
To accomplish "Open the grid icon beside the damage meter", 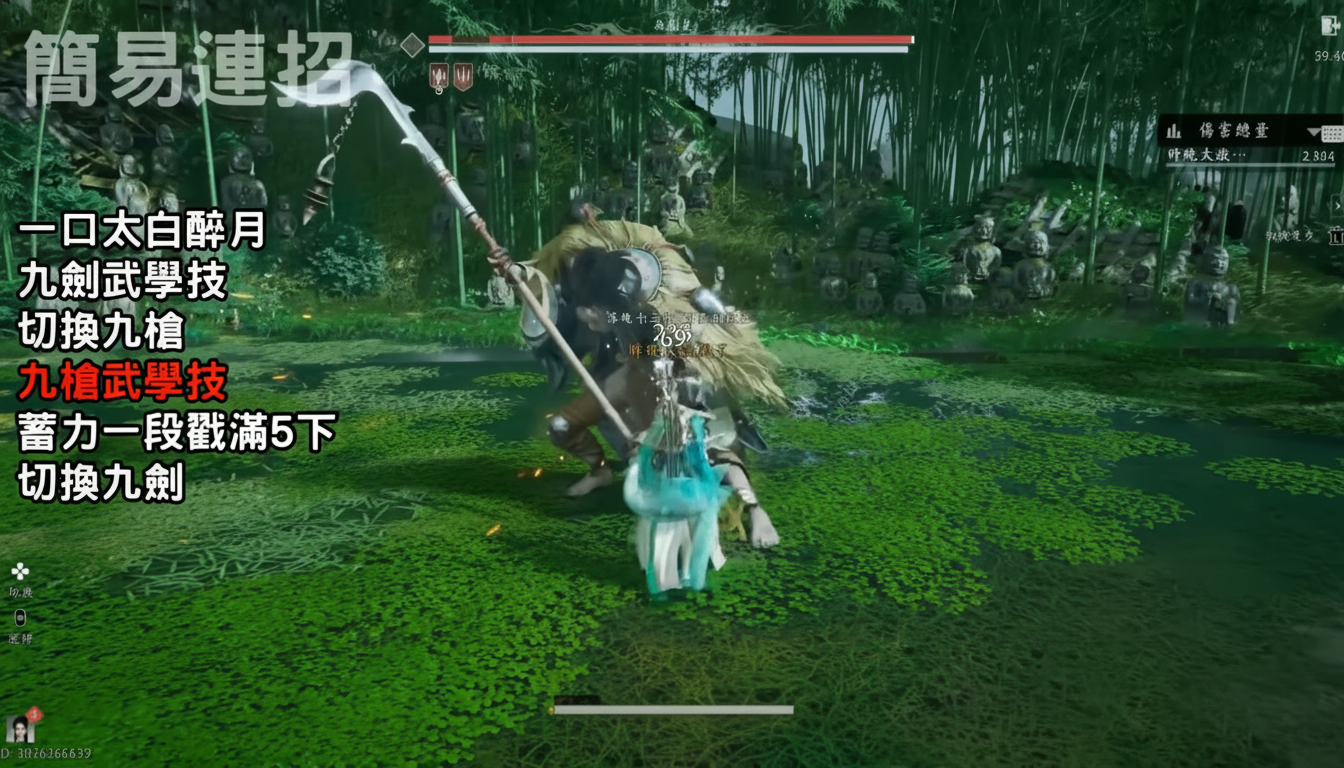I will [x=1330, y=133].
